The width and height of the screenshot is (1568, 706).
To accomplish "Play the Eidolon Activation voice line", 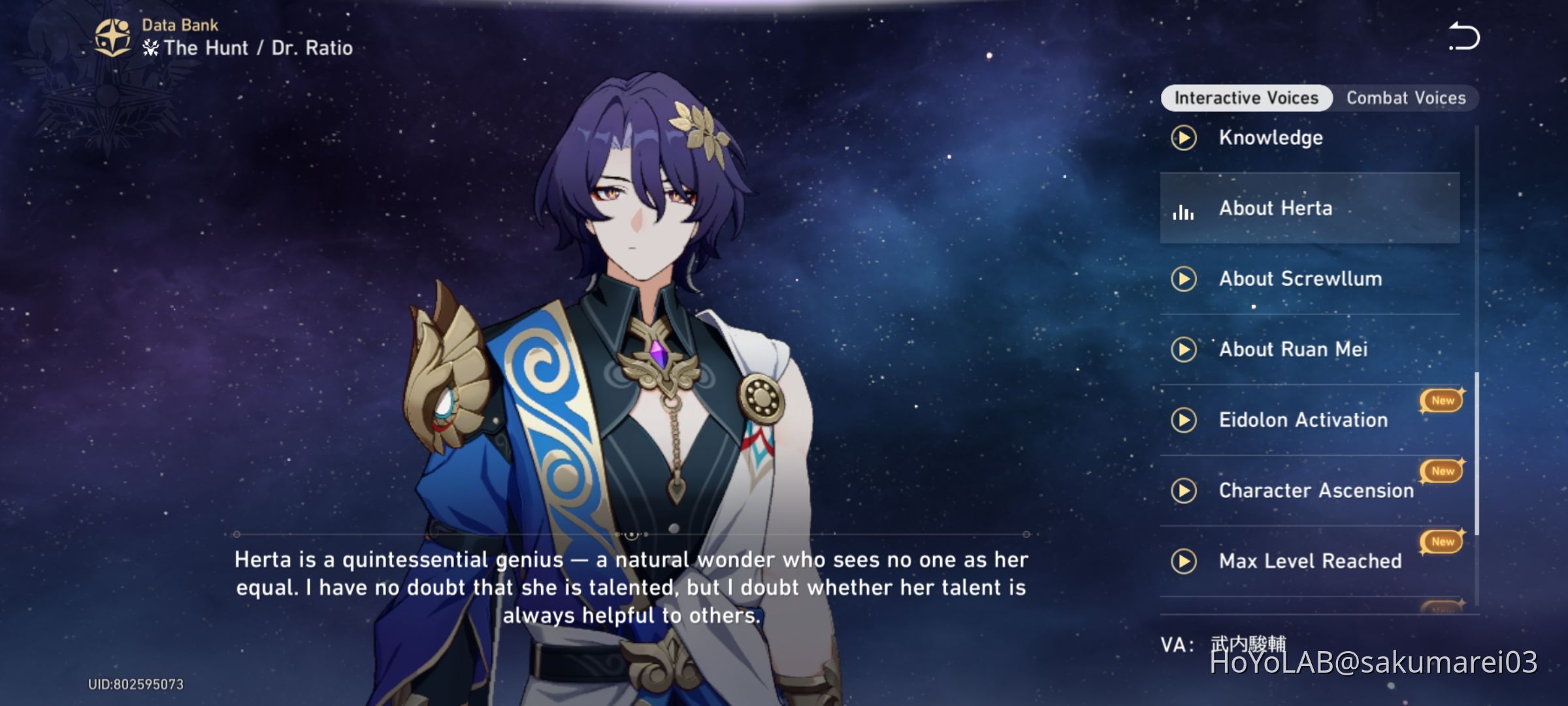I will pos(1184,420).
